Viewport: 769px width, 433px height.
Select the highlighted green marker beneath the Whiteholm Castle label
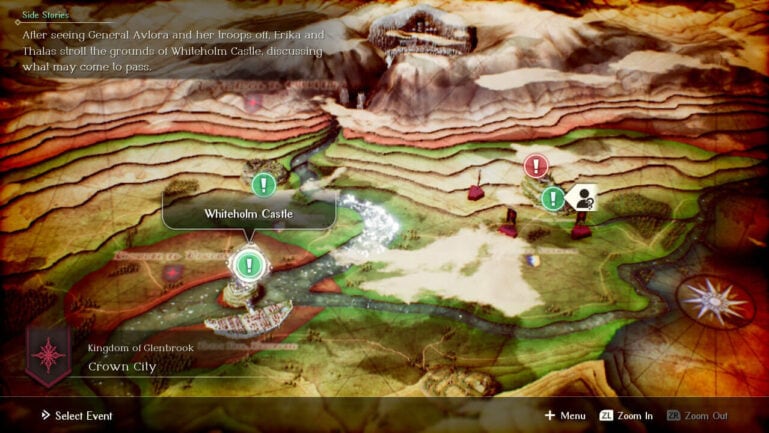[x=247, y=265]
